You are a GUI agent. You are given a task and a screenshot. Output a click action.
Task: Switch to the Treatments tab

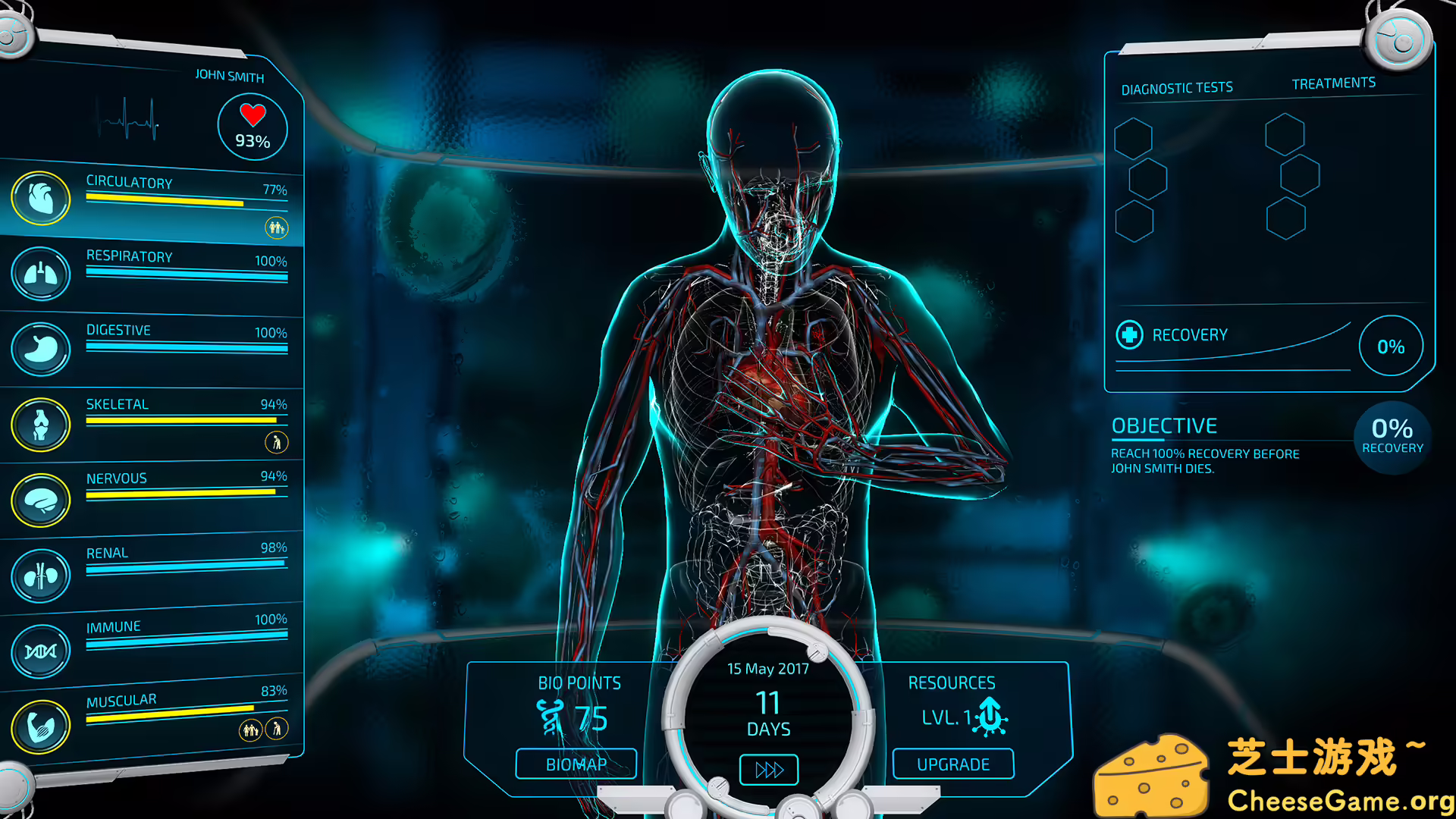1334,82
